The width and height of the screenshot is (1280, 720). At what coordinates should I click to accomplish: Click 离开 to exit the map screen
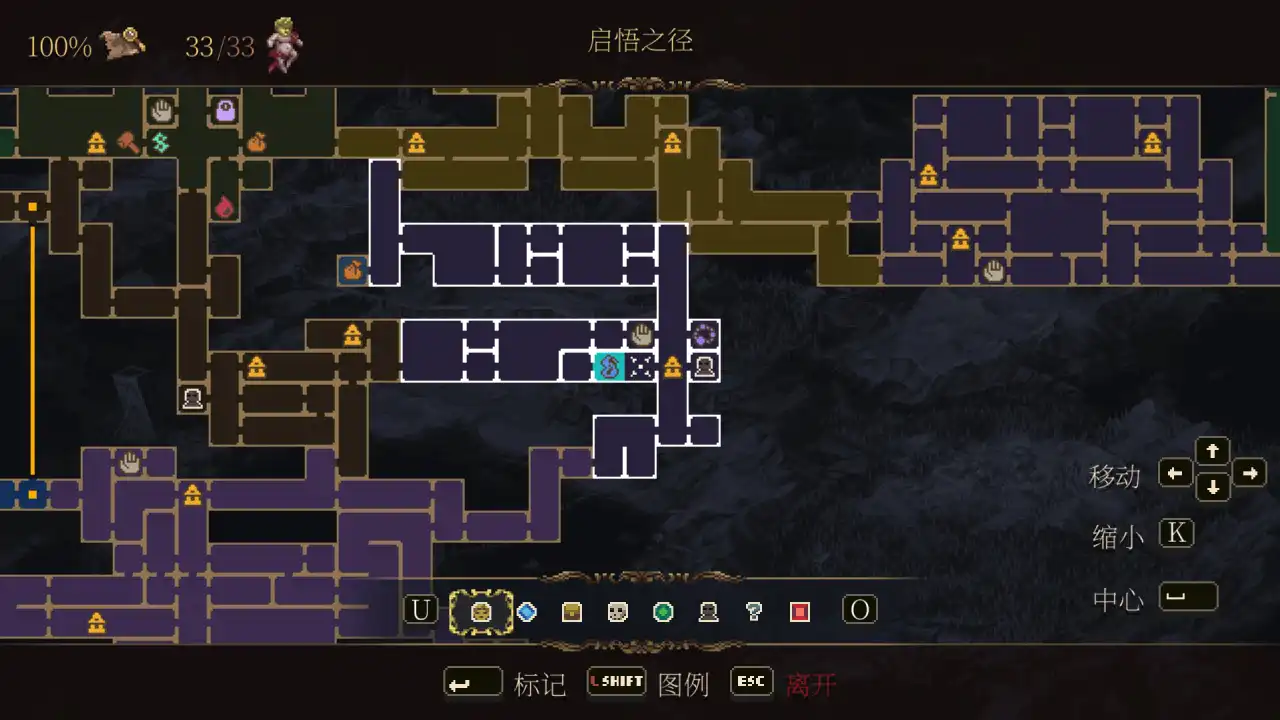(x=812, y=684)
